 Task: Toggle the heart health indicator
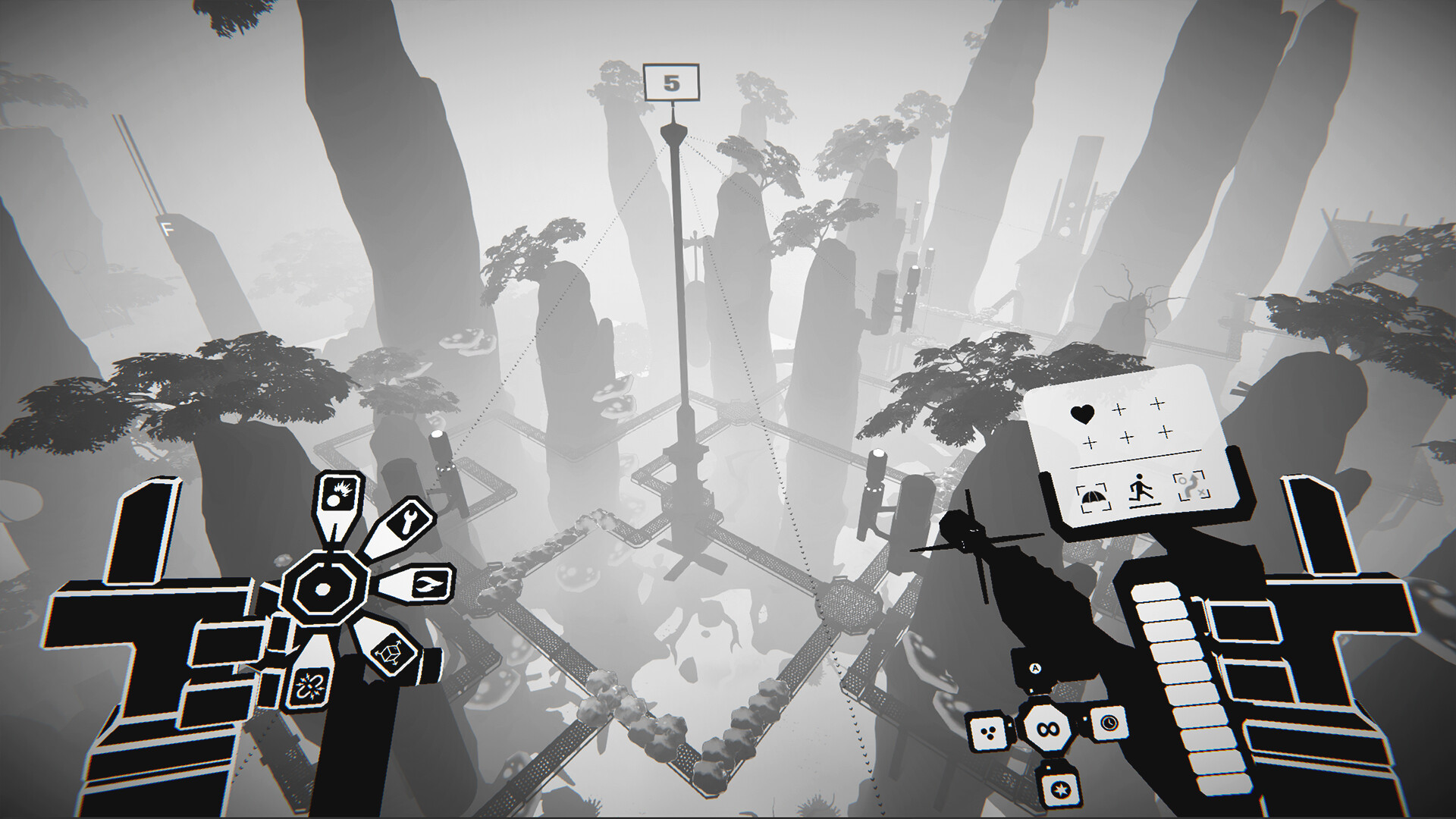tap(1084, 414)
